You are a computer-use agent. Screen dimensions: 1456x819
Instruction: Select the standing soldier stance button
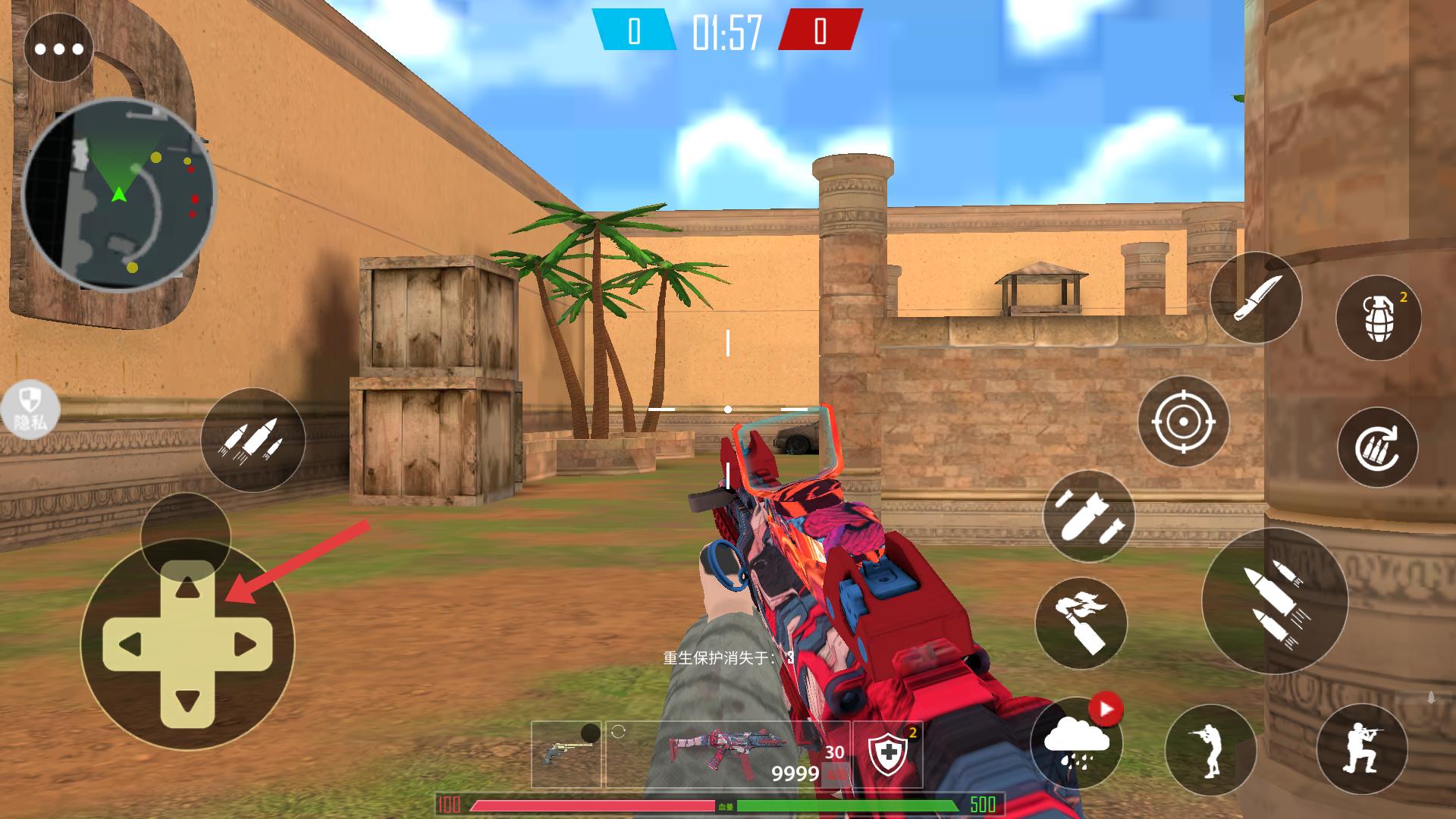coord(1210,750)
